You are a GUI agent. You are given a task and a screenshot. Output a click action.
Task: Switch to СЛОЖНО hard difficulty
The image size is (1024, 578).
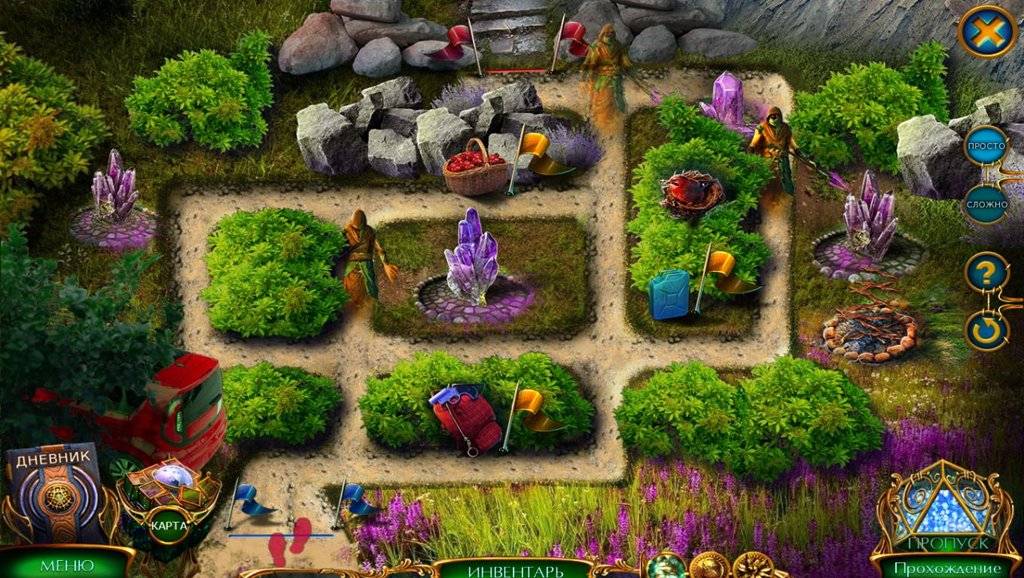(x=986, y=204)
